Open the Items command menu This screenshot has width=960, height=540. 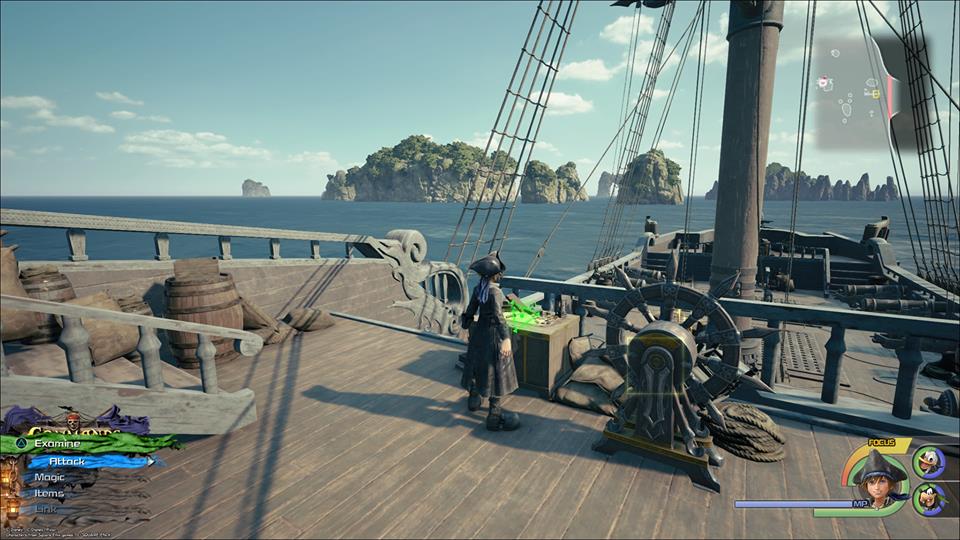(49, 493)
